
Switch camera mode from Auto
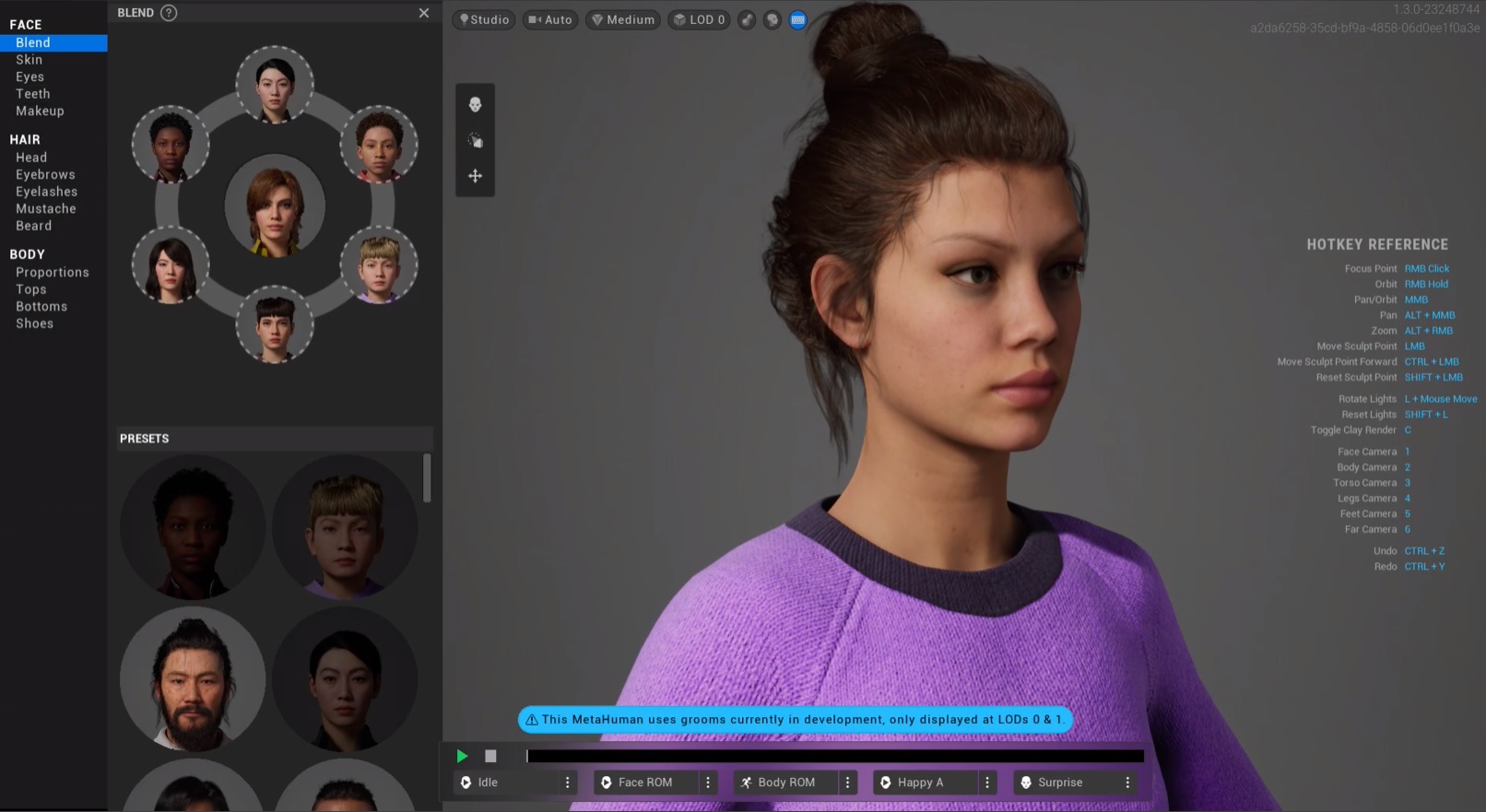point(549,19)
